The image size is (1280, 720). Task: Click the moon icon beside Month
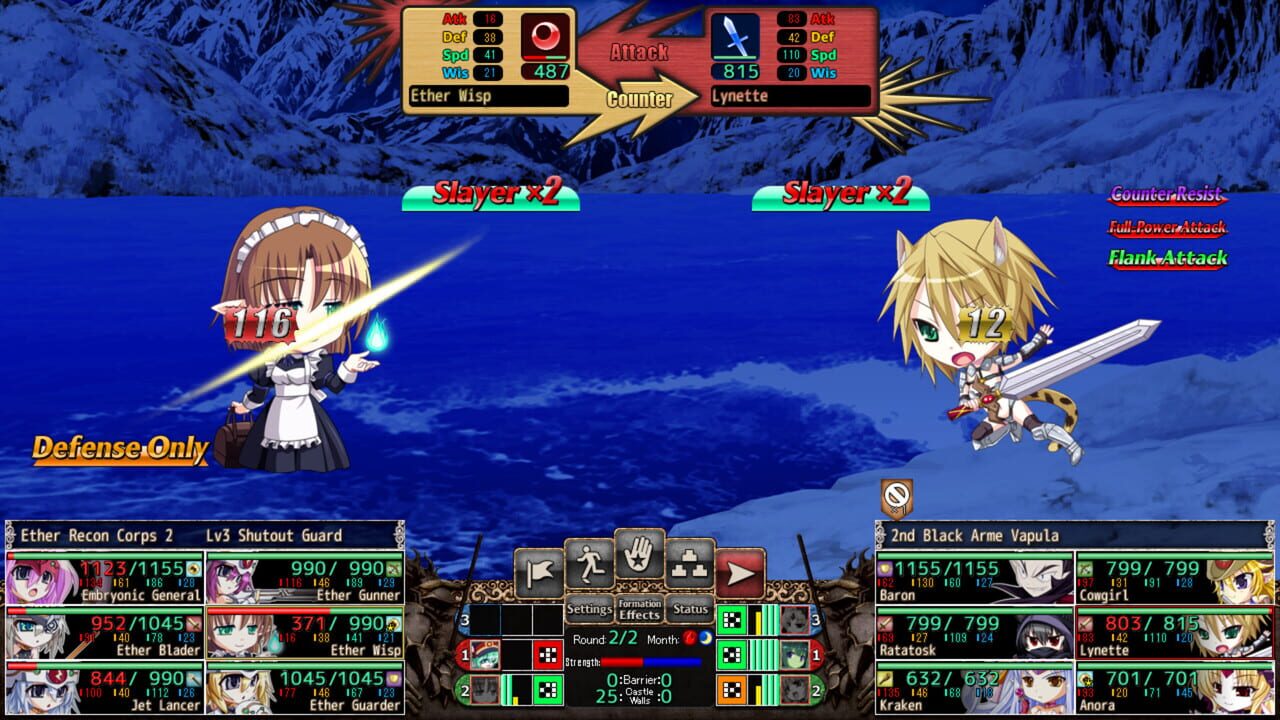point(704,638)
